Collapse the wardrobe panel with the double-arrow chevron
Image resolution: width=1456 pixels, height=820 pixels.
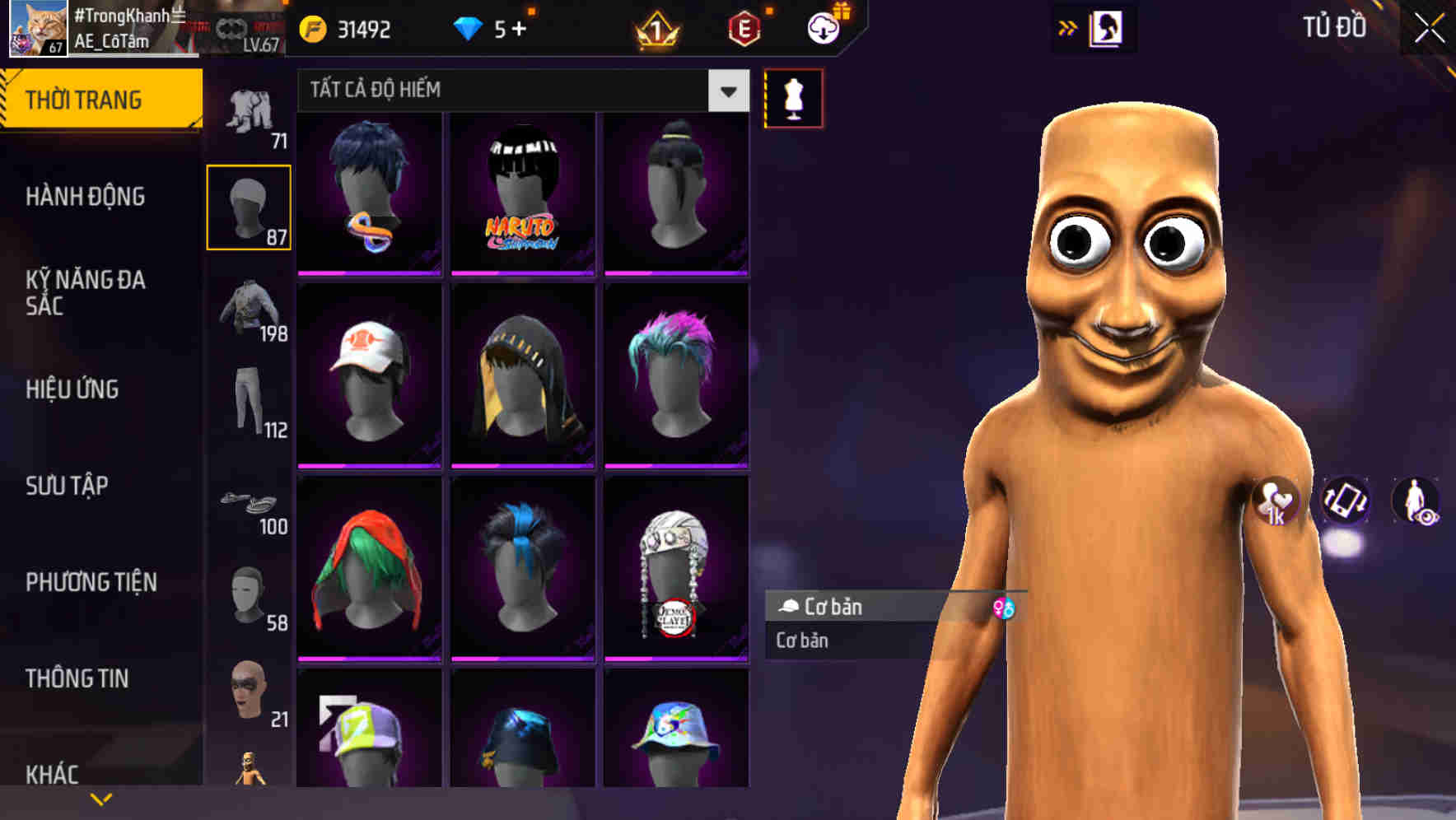(x=1068, y=27)
